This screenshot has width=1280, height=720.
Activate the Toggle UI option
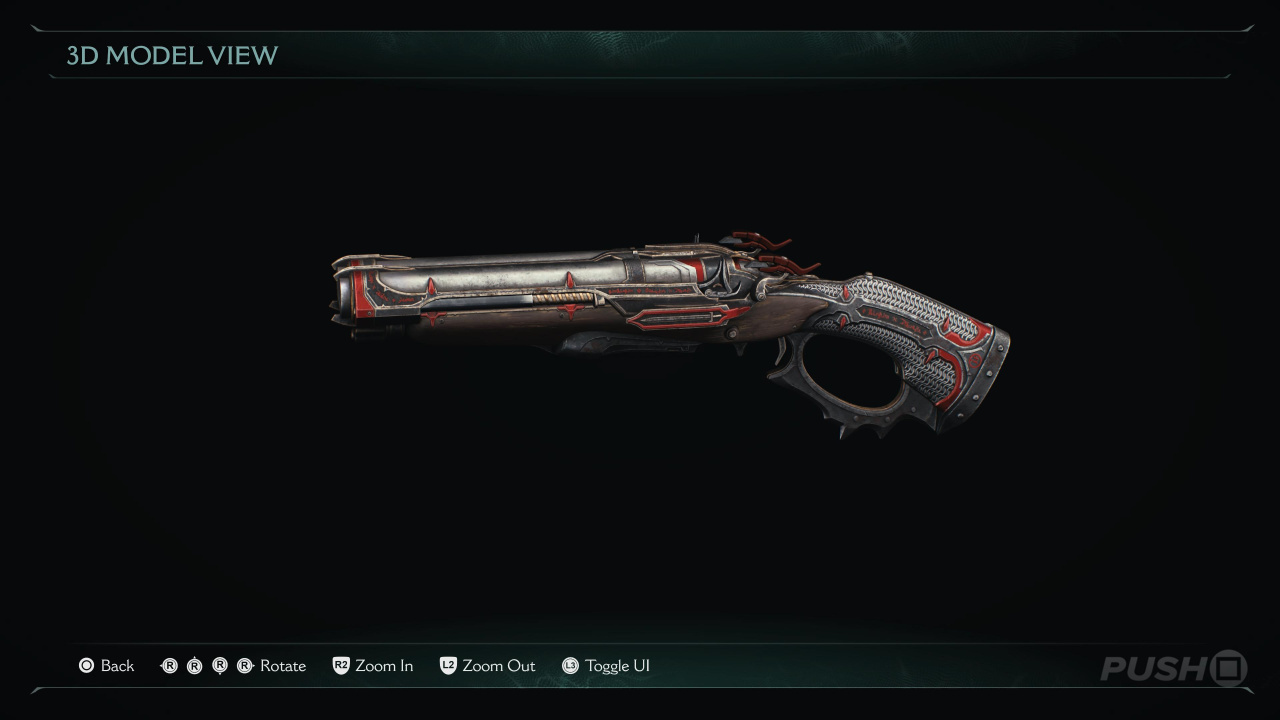[x=606, y=666]
